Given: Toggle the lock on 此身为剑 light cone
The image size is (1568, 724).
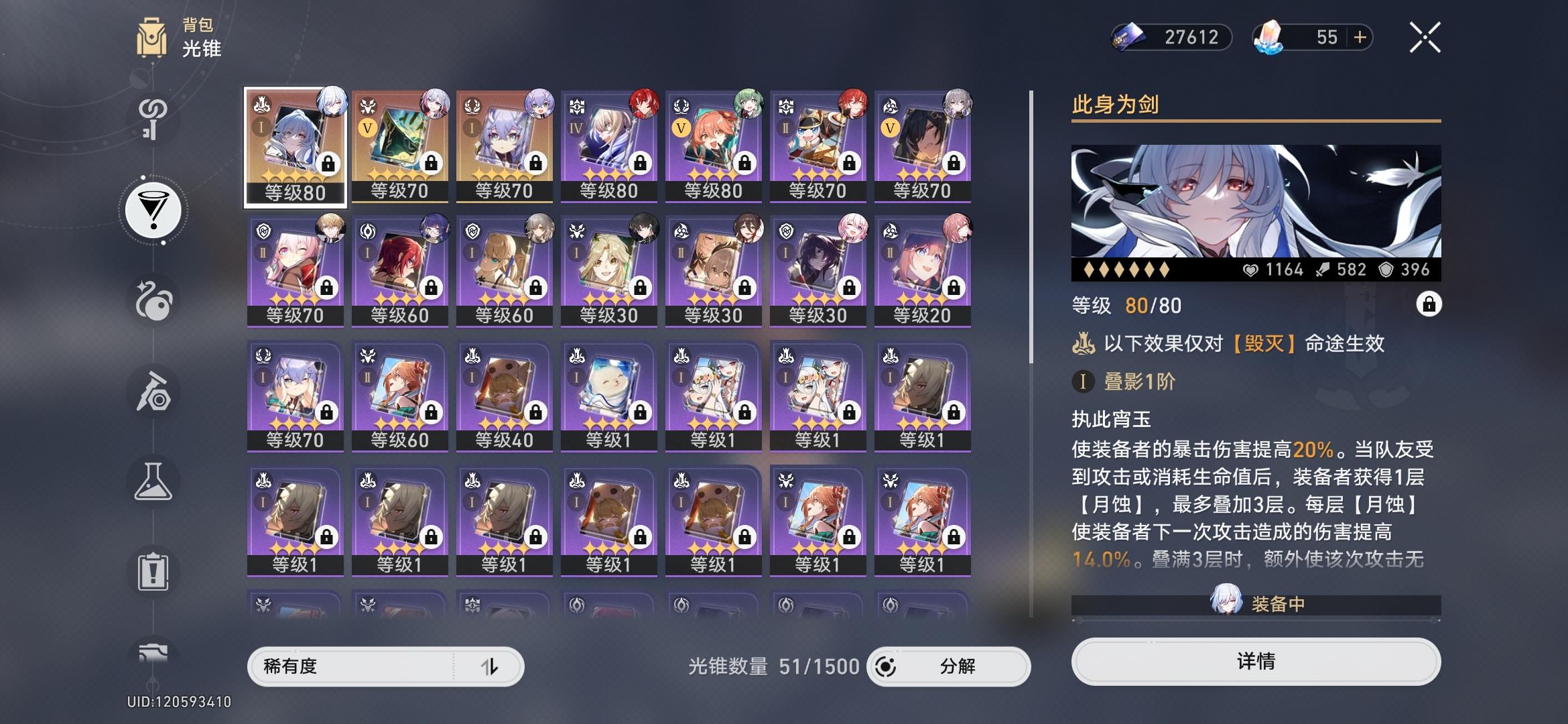Looking at the screenshot, I should [x=1431, y=304].
